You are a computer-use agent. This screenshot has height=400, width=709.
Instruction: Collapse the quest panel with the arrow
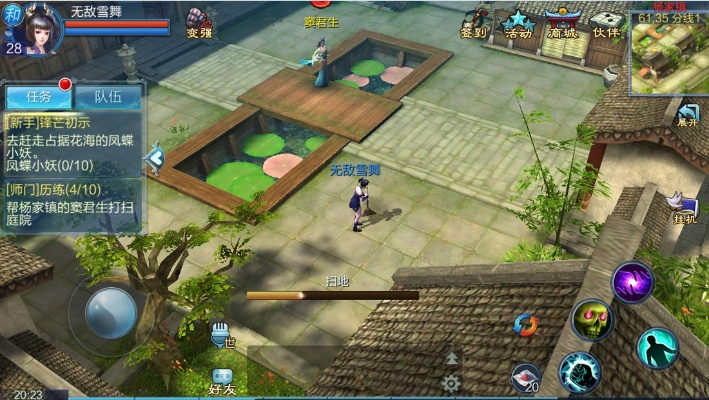point(155,157)
